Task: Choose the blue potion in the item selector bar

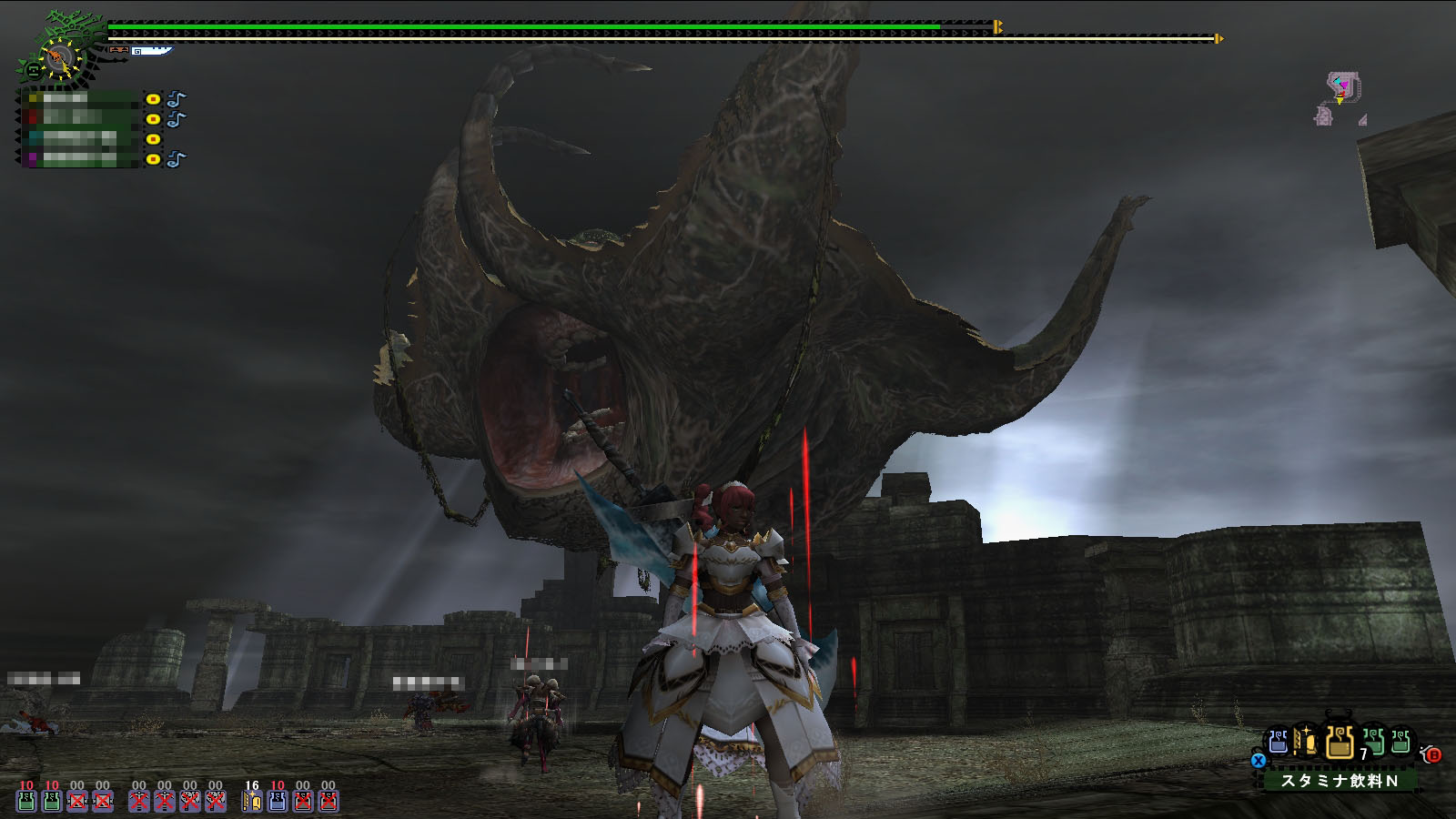Action: click(x=1279, y=743)
